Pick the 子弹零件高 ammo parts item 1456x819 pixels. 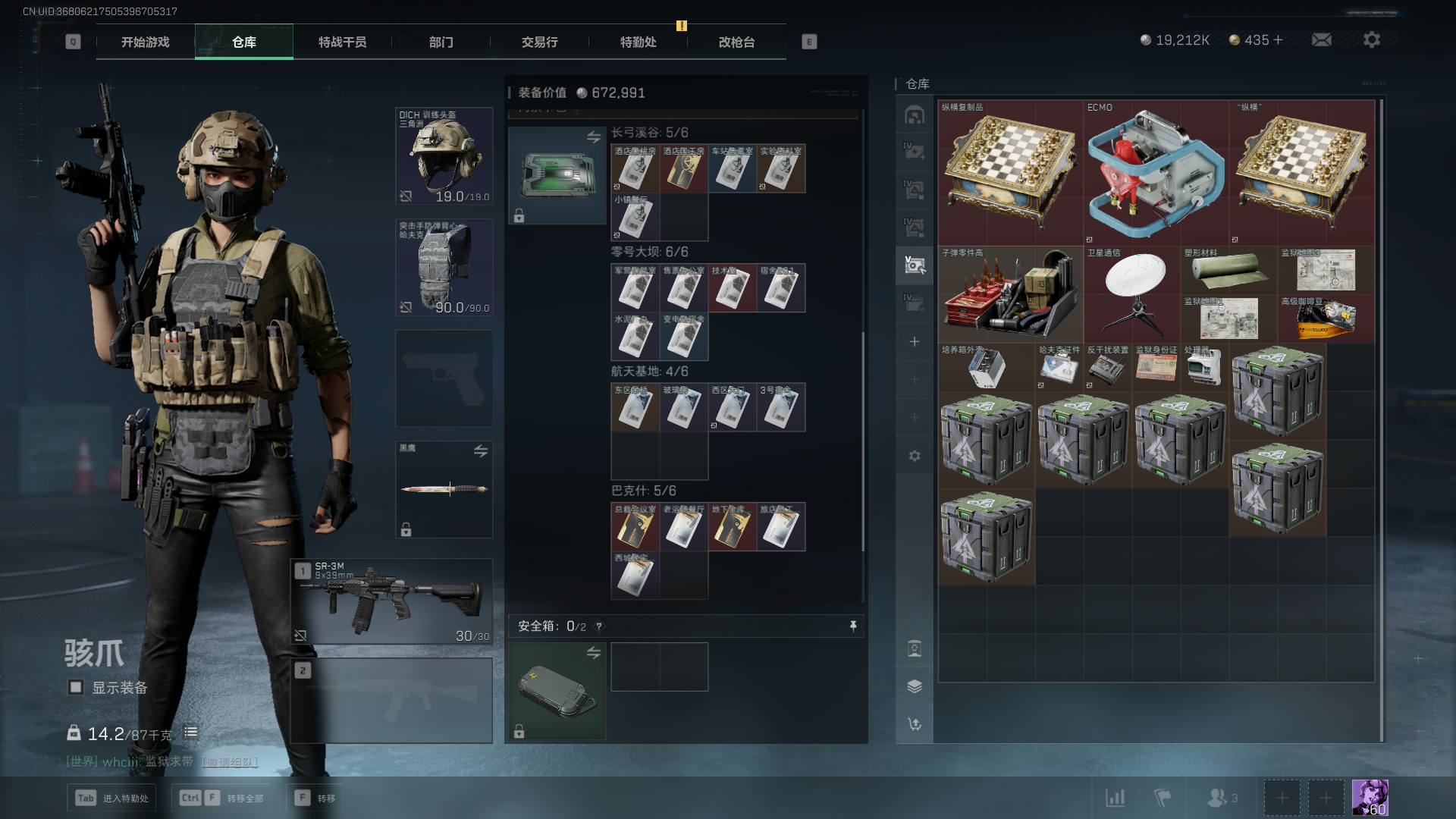coord(1010,294)
